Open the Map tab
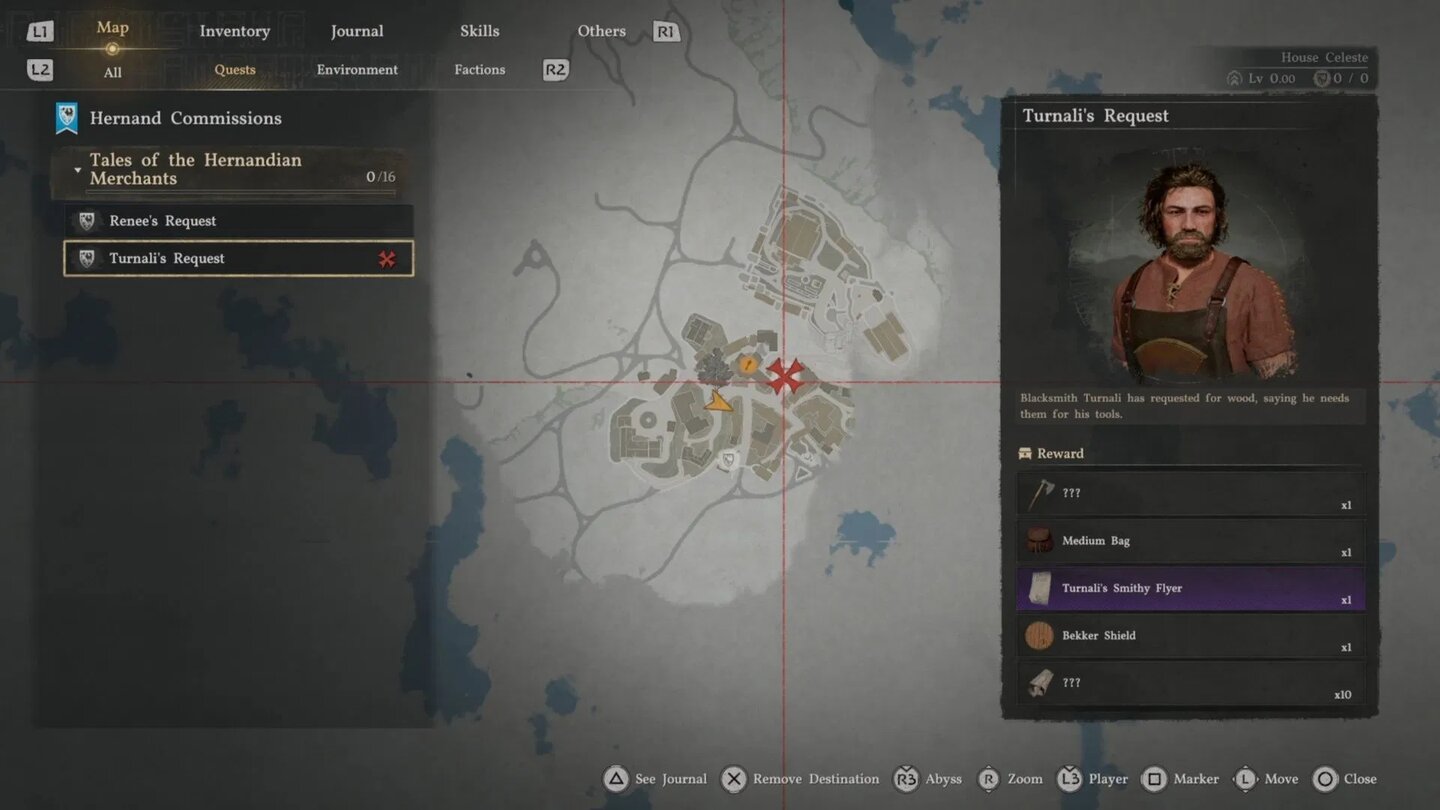The height and width of the screenshot is (810, 1440). click(x=112, y=28)
